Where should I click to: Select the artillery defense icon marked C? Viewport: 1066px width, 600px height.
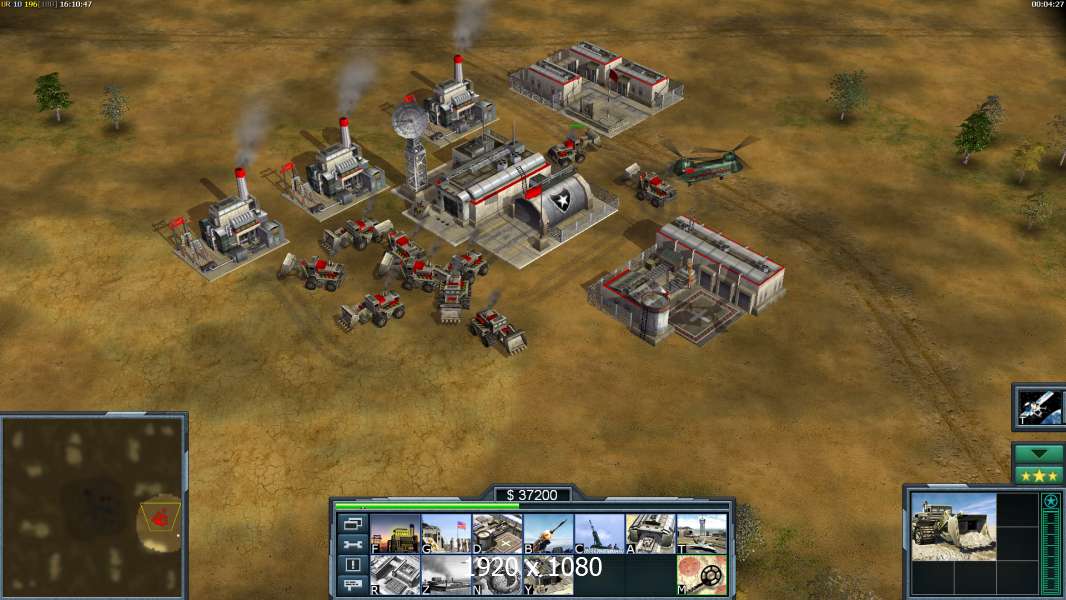click(x=599, y=534)
